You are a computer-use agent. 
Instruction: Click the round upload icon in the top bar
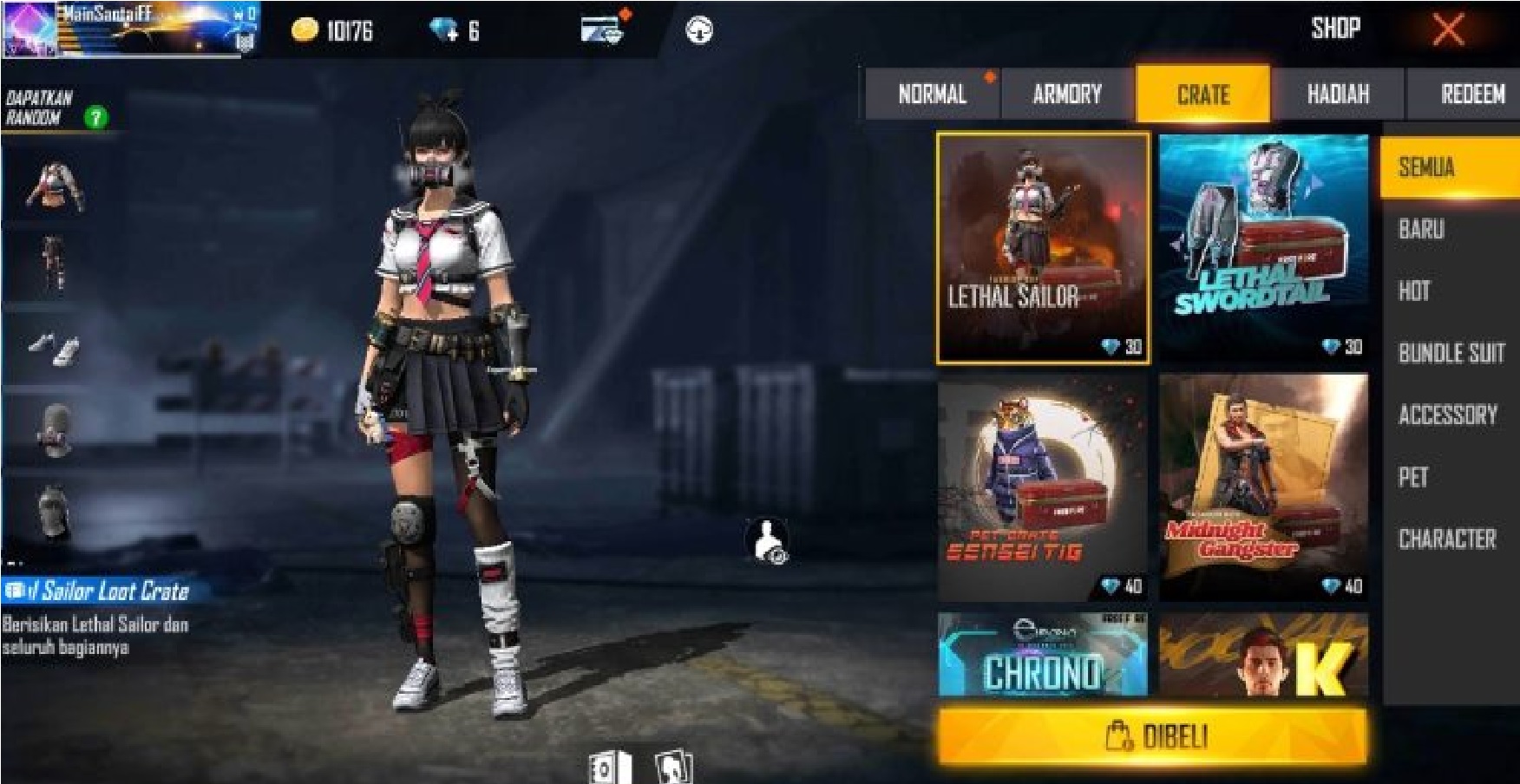coord(701,29)
